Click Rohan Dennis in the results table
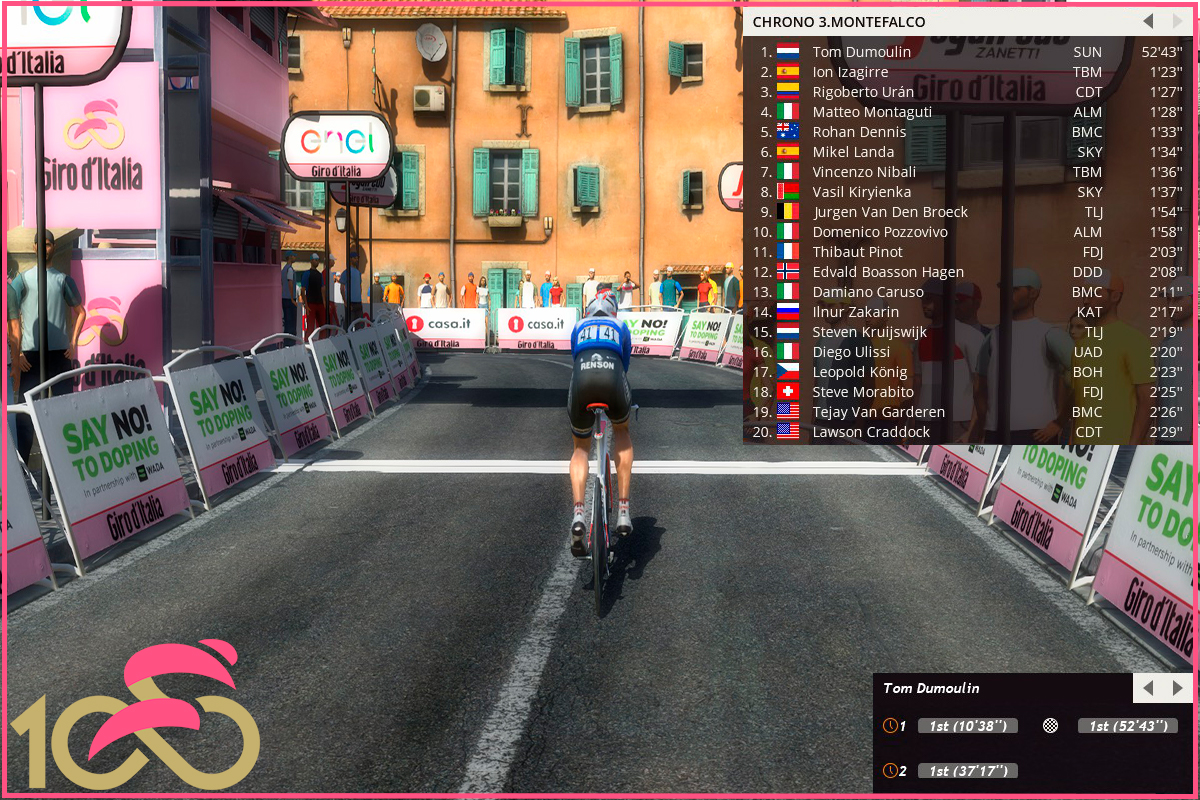Viewport: 1200px width, 800px height. click(x=859, y=132)
